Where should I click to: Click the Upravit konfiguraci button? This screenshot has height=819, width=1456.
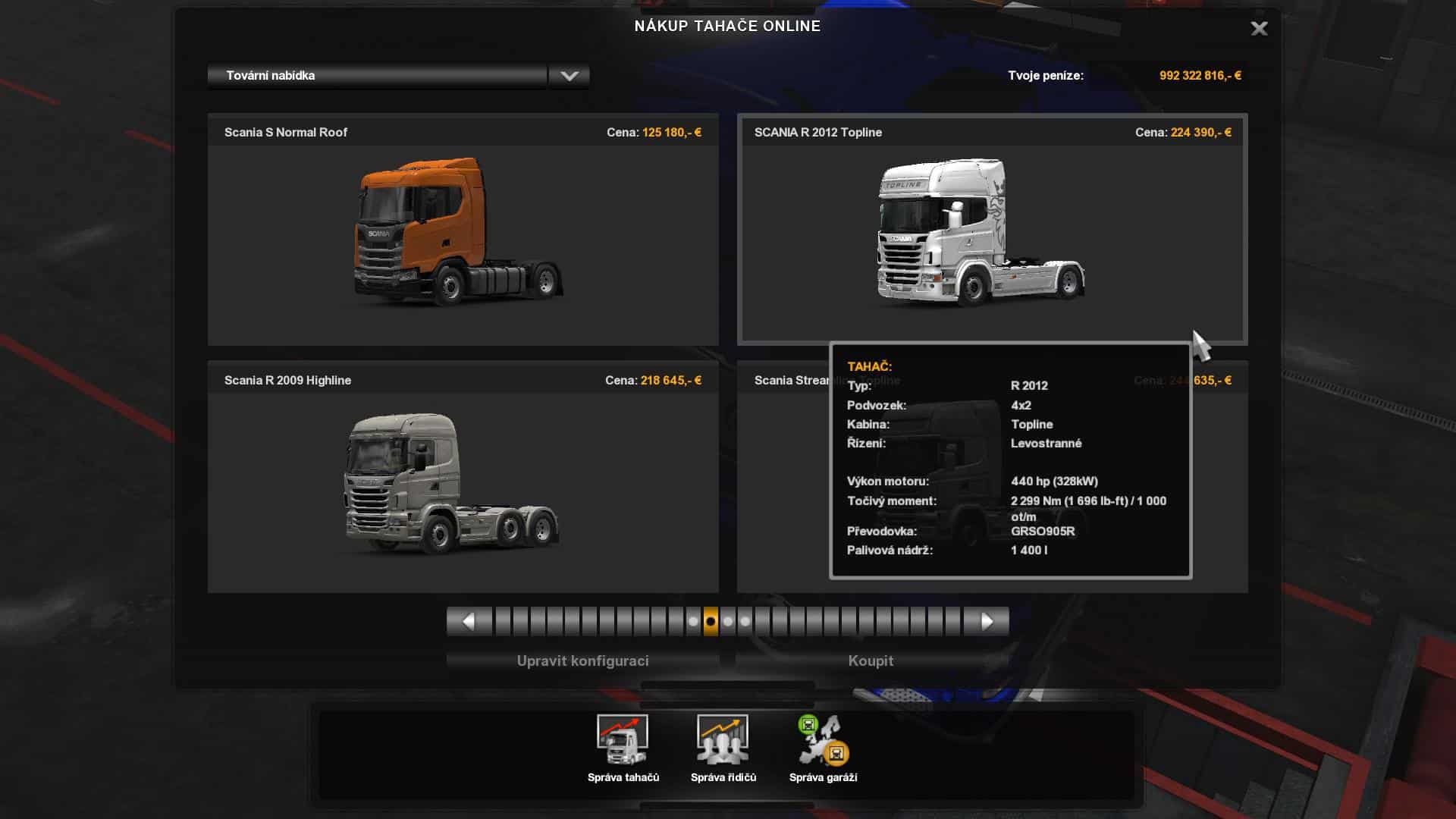[x=582, y=661]
